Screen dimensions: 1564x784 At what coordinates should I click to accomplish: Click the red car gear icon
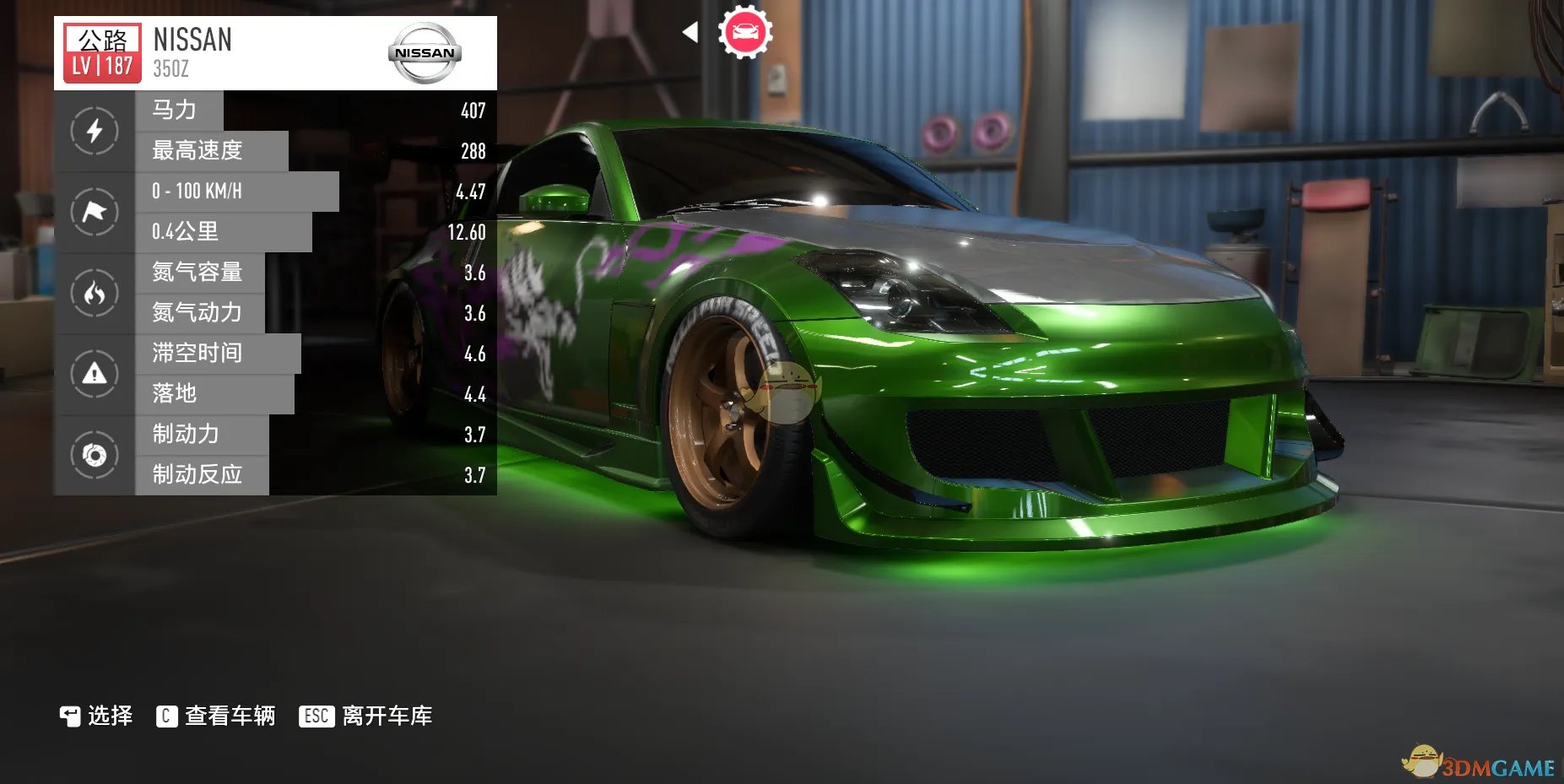pos(744,33)
